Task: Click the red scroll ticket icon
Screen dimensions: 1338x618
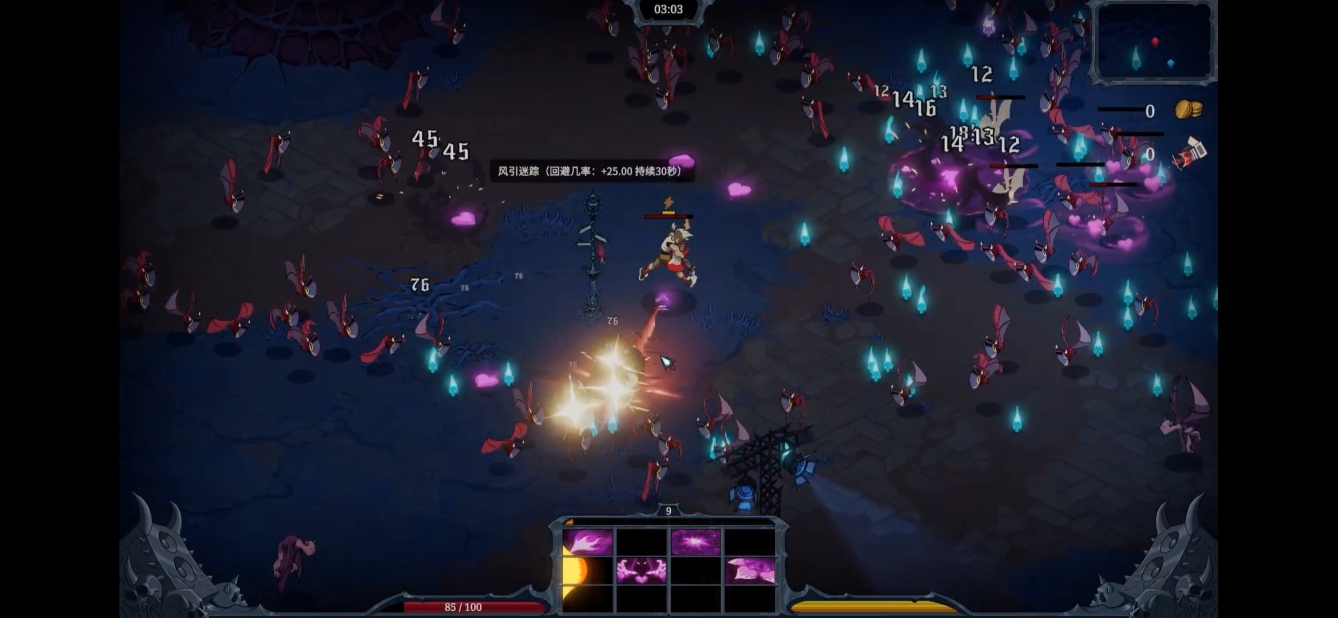Action: pyautogui.click(x=1189, y=154)
